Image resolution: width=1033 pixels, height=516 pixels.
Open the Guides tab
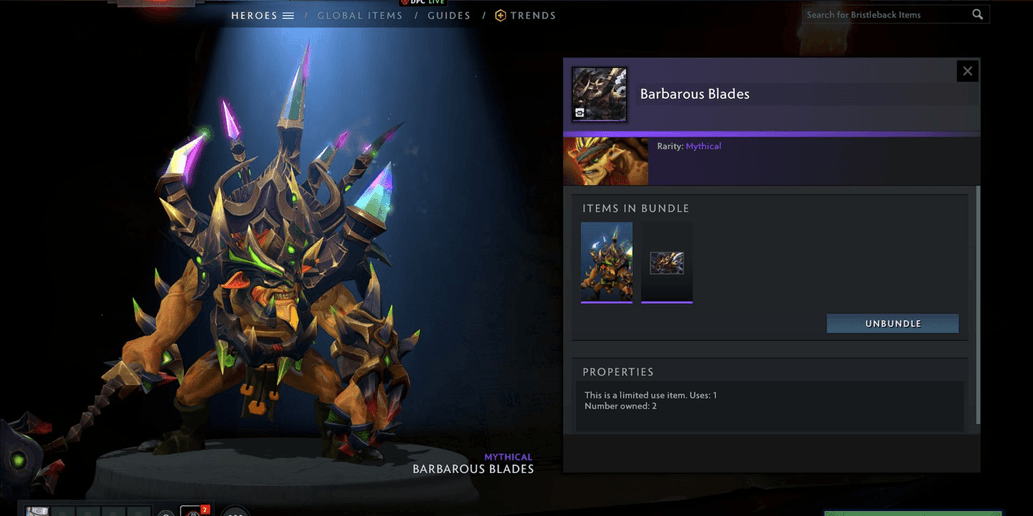[x=449, y=16]
